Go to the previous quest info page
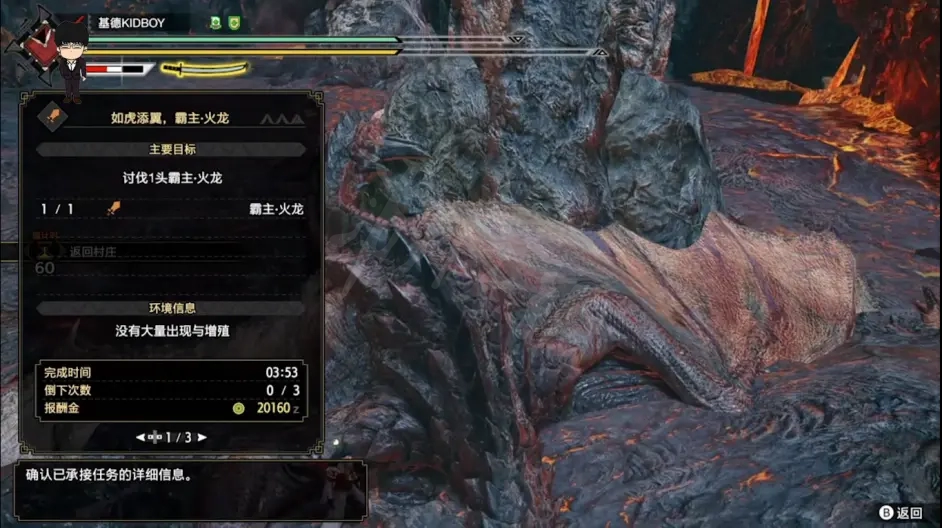 tap(140, 438)
